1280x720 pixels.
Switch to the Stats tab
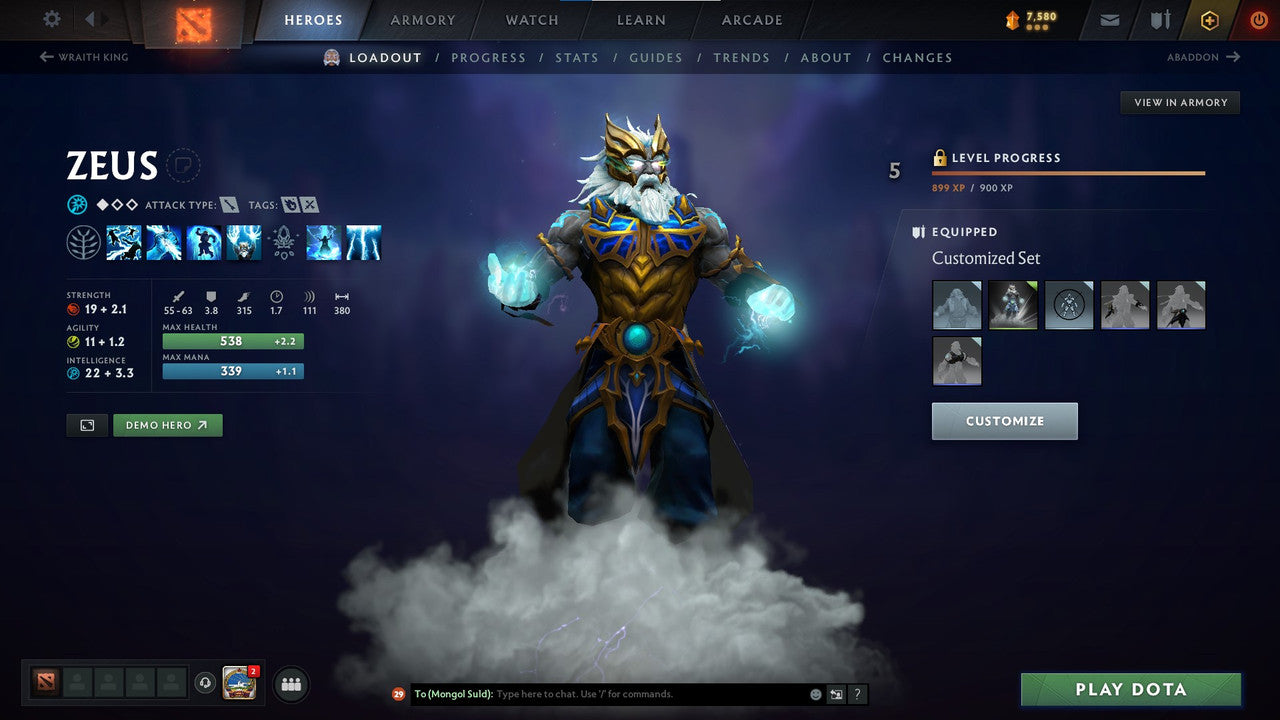tap(577, 57)
